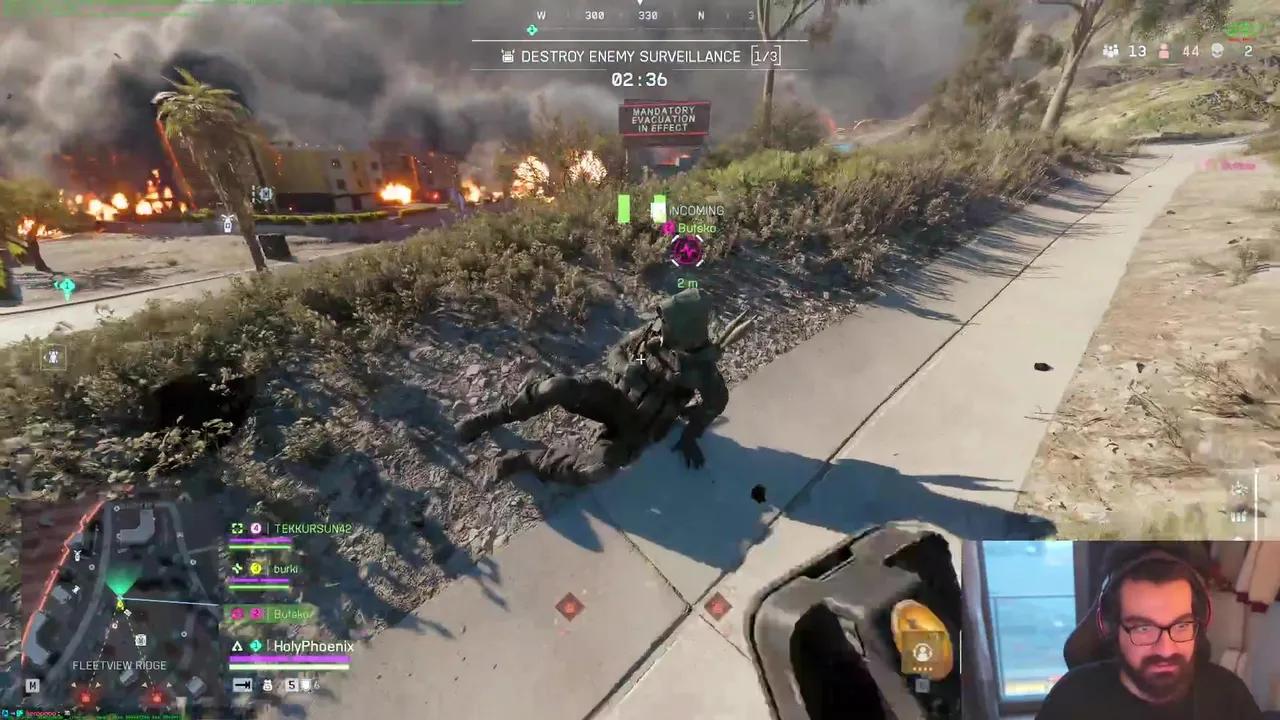This screenshot has width=1280, height=720.
Task: Expand the objective counter showing 1/3
Action: [765, 56]
